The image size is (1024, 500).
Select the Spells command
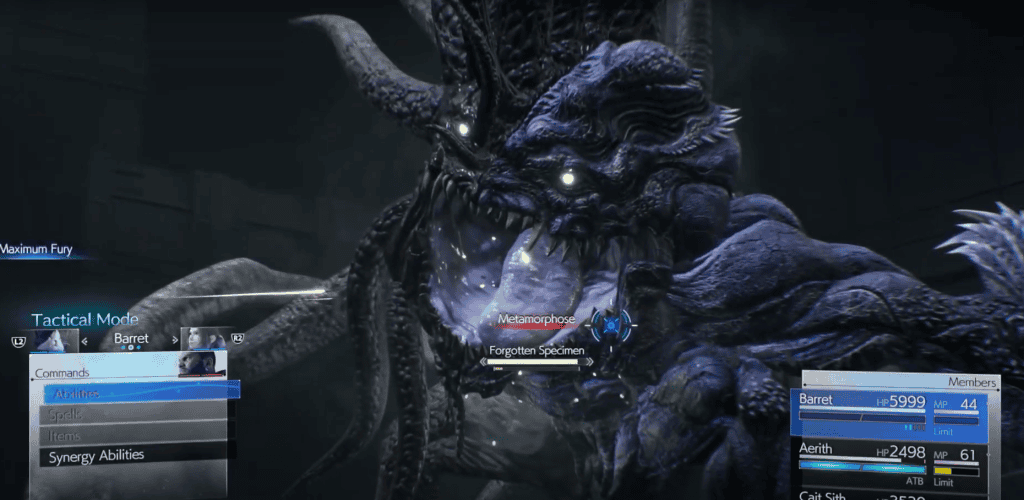point(135,414)
